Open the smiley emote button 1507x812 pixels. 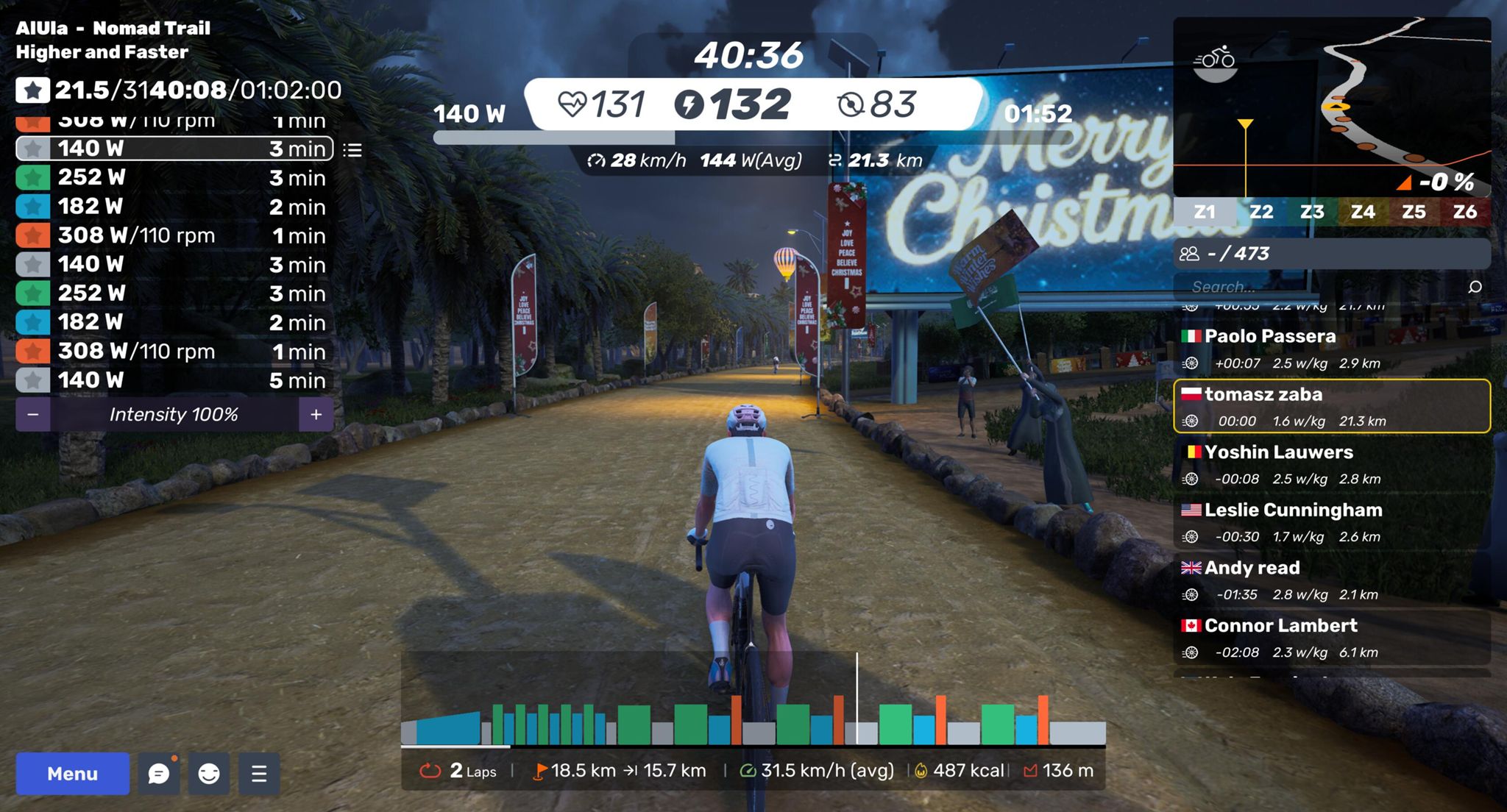coord(209,773)
